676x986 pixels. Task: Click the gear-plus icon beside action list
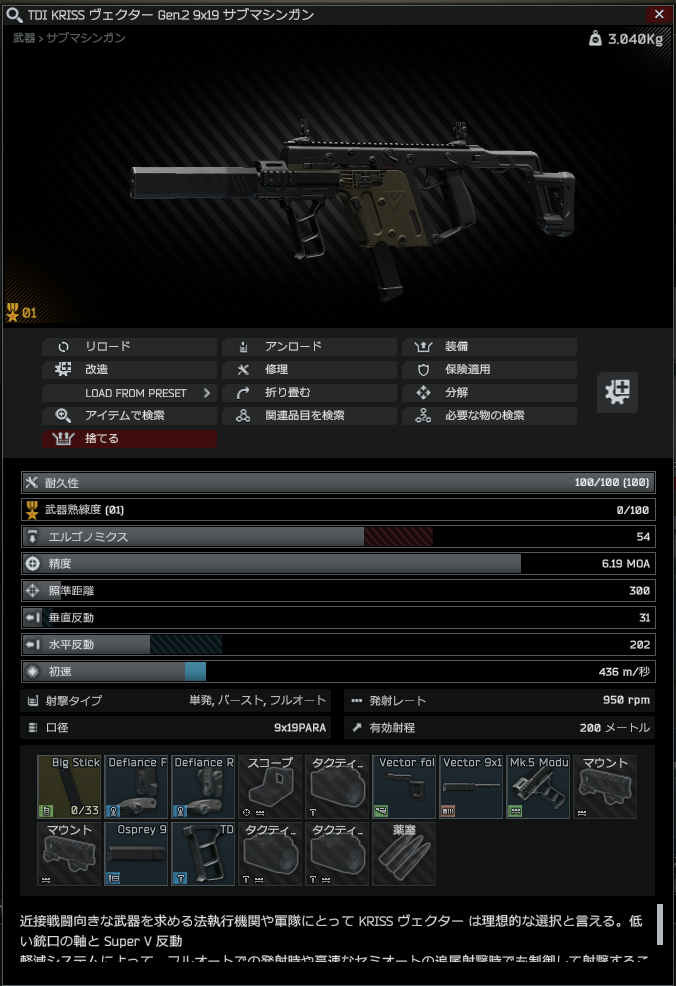[617, 392]
